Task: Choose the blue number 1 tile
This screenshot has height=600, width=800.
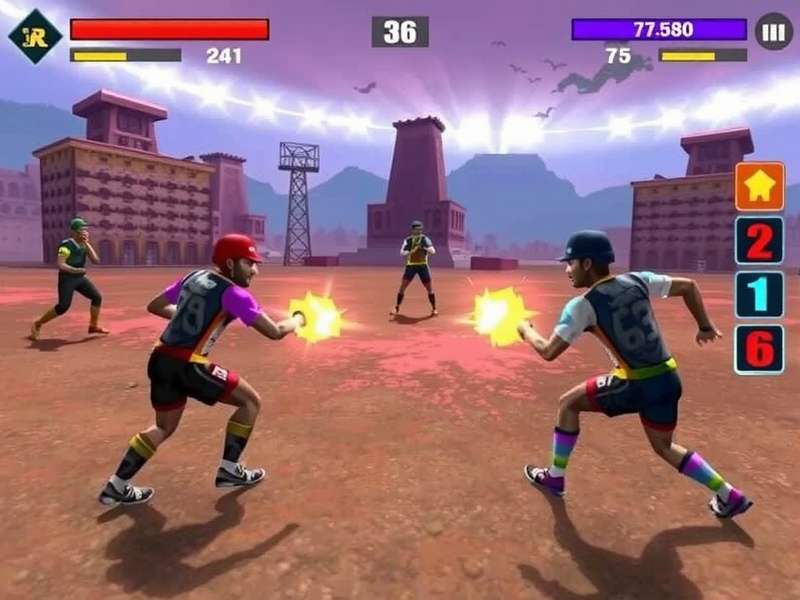Action: (759, 295)
